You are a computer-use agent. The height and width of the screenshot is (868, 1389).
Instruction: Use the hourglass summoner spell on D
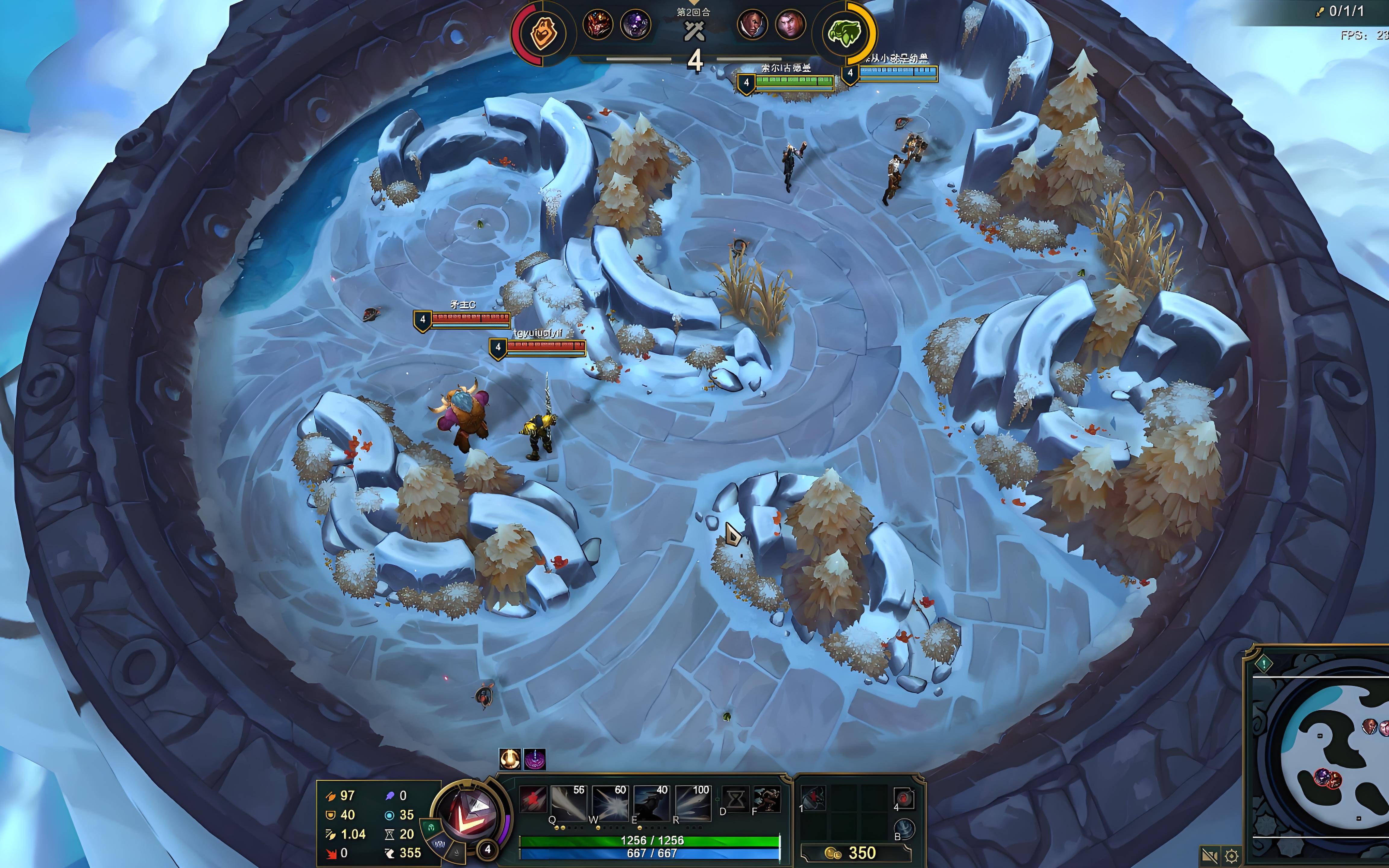[736, 799]
